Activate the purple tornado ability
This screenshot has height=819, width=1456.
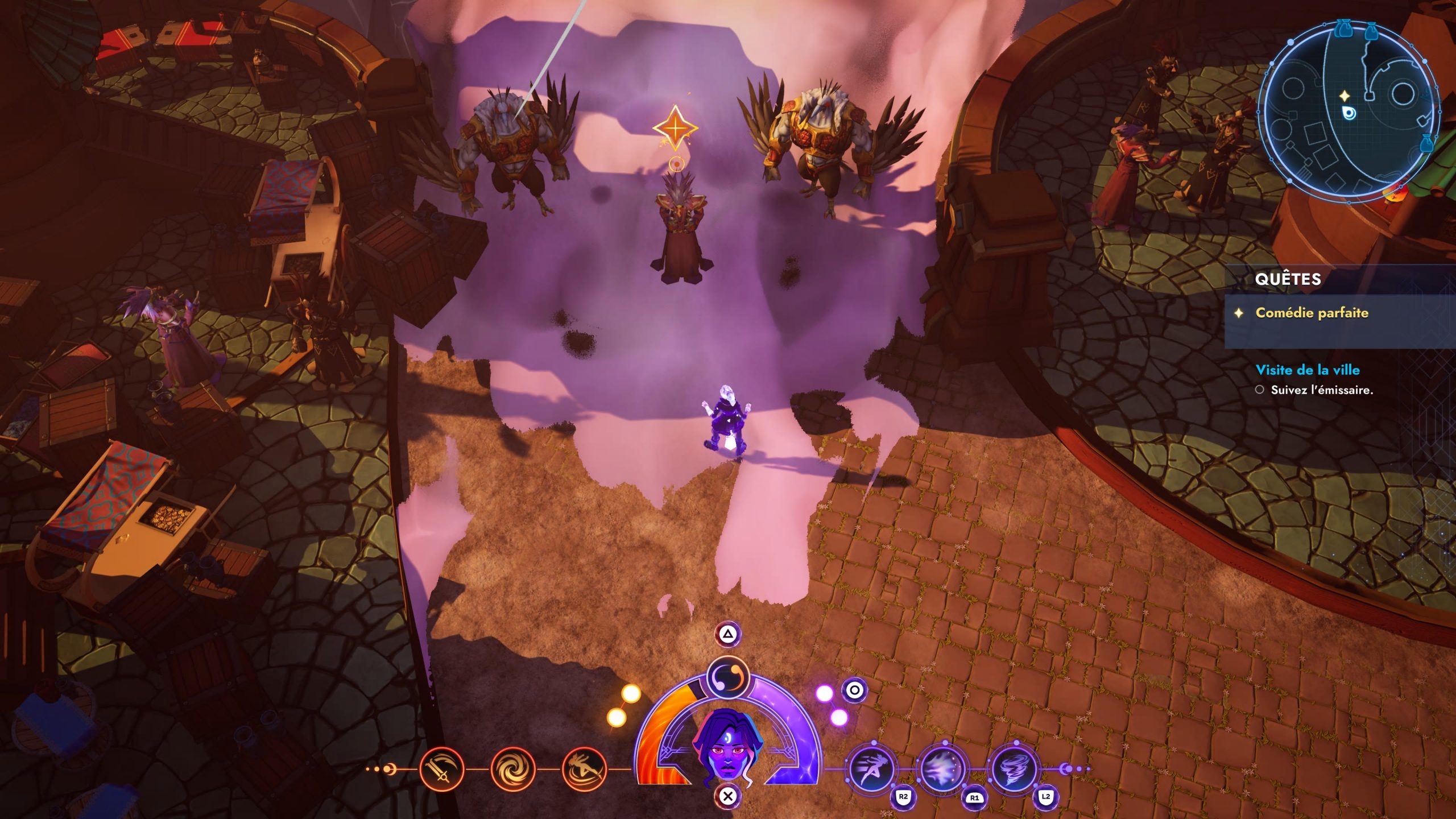1014,770
